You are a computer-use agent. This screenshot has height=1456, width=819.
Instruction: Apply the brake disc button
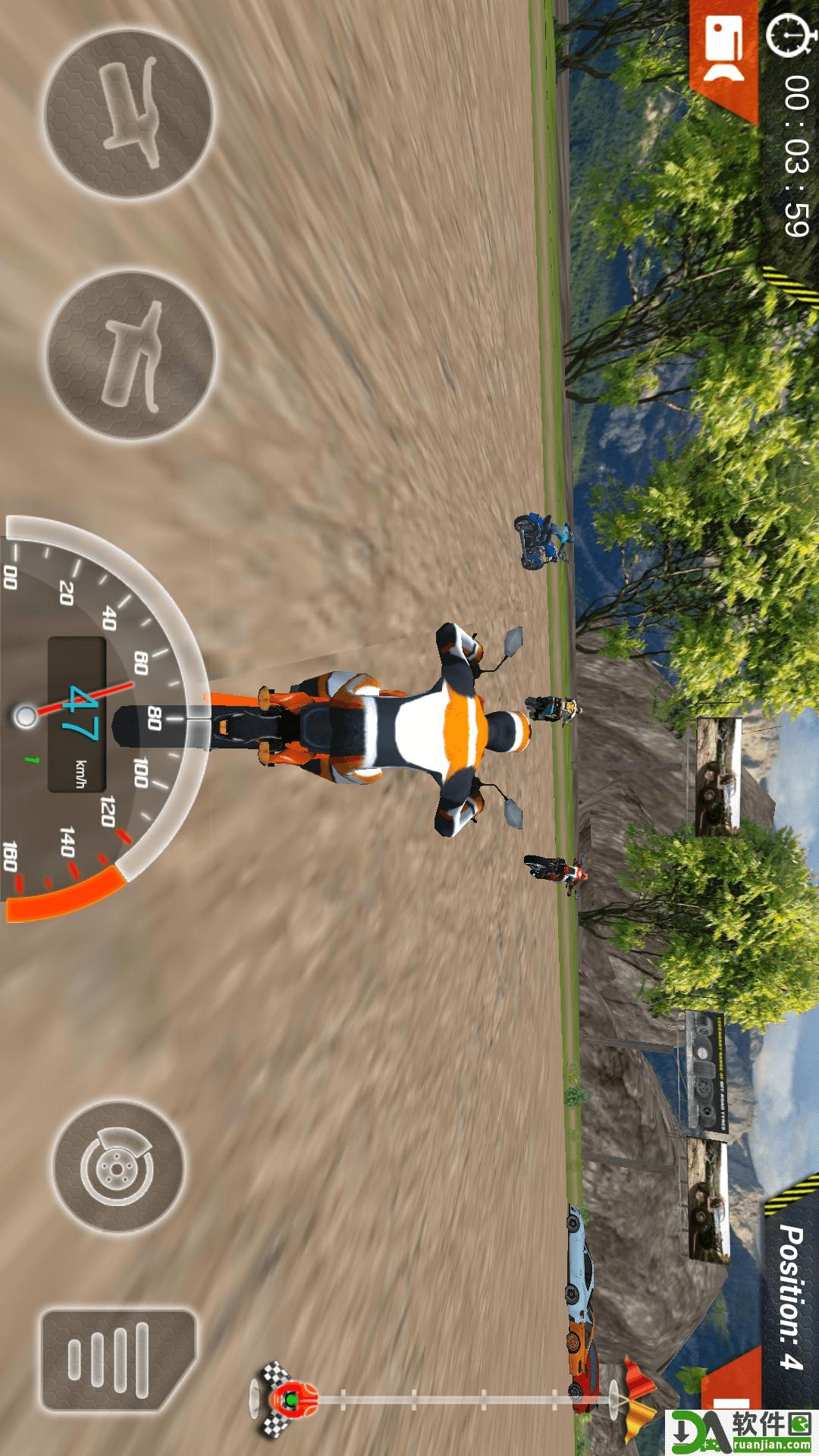coord(118,1166)
